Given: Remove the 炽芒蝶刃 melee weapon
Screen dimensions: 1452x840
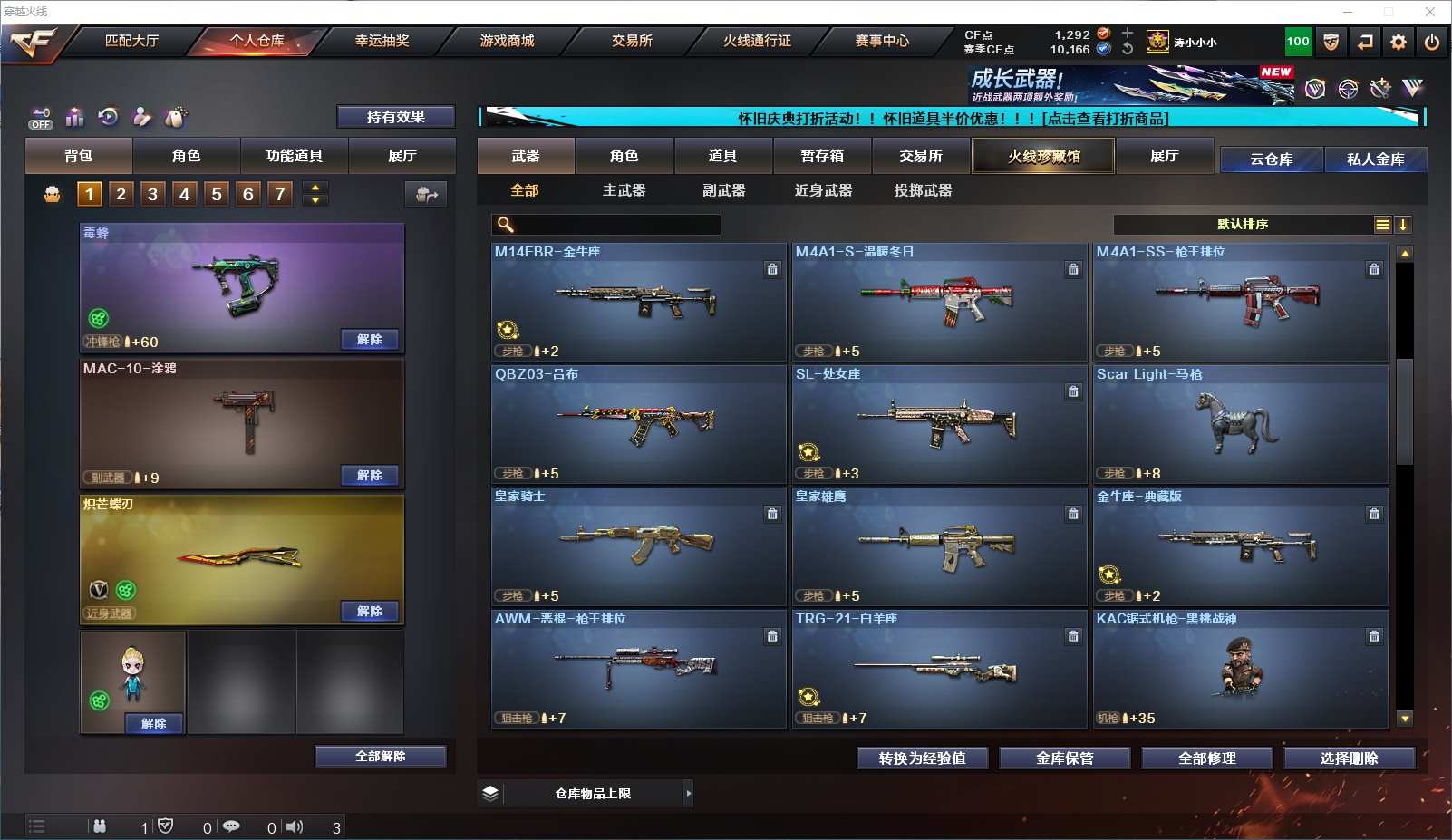Looking at the screenshot, I should (369, 612).
